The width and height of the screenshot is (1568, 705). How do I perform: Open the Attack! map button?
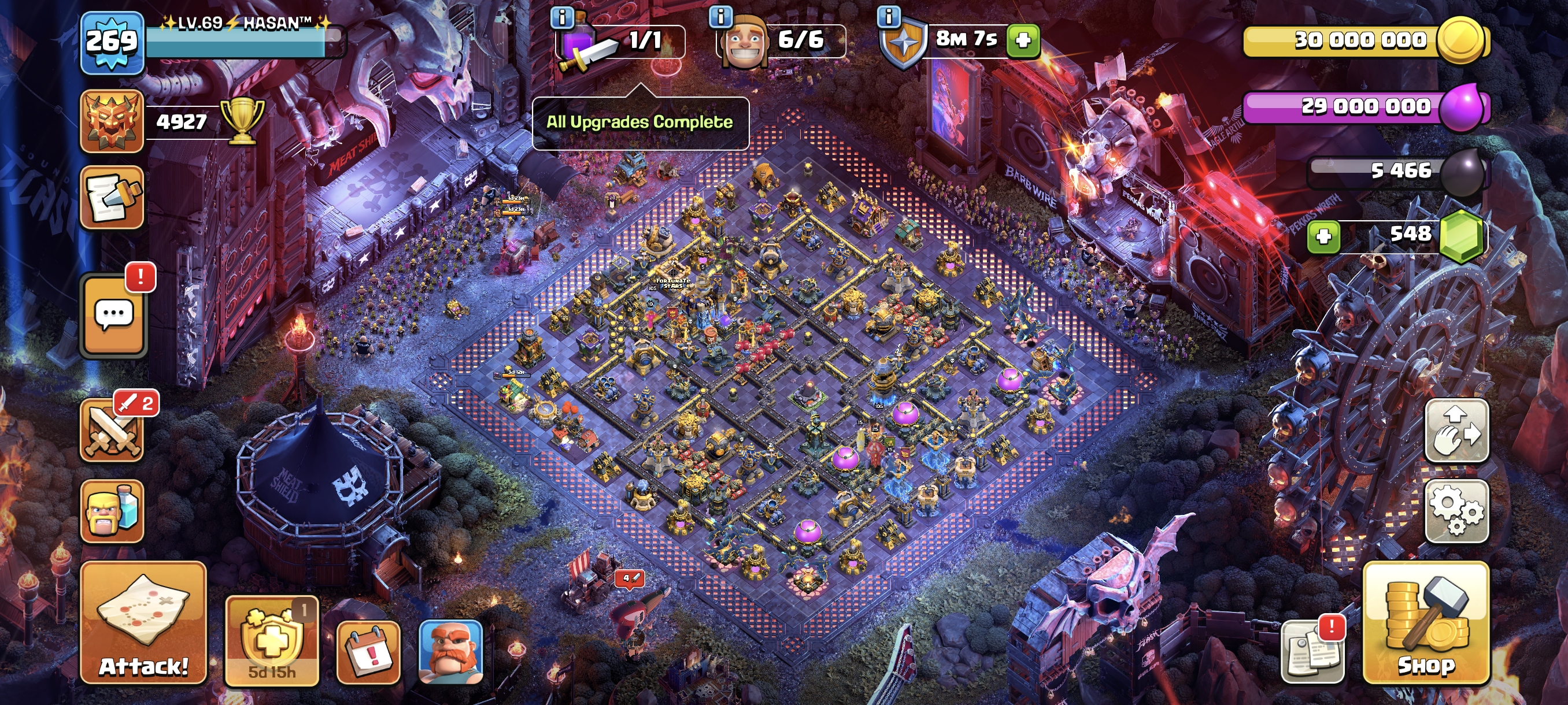pyautogui.click(x=143, y=623)
